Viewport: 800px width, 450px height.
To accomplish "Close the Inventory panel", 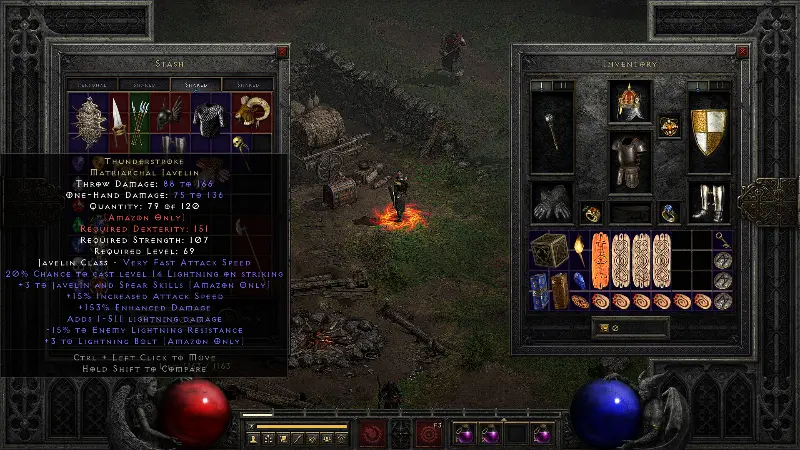I will (x=741, y=50).
